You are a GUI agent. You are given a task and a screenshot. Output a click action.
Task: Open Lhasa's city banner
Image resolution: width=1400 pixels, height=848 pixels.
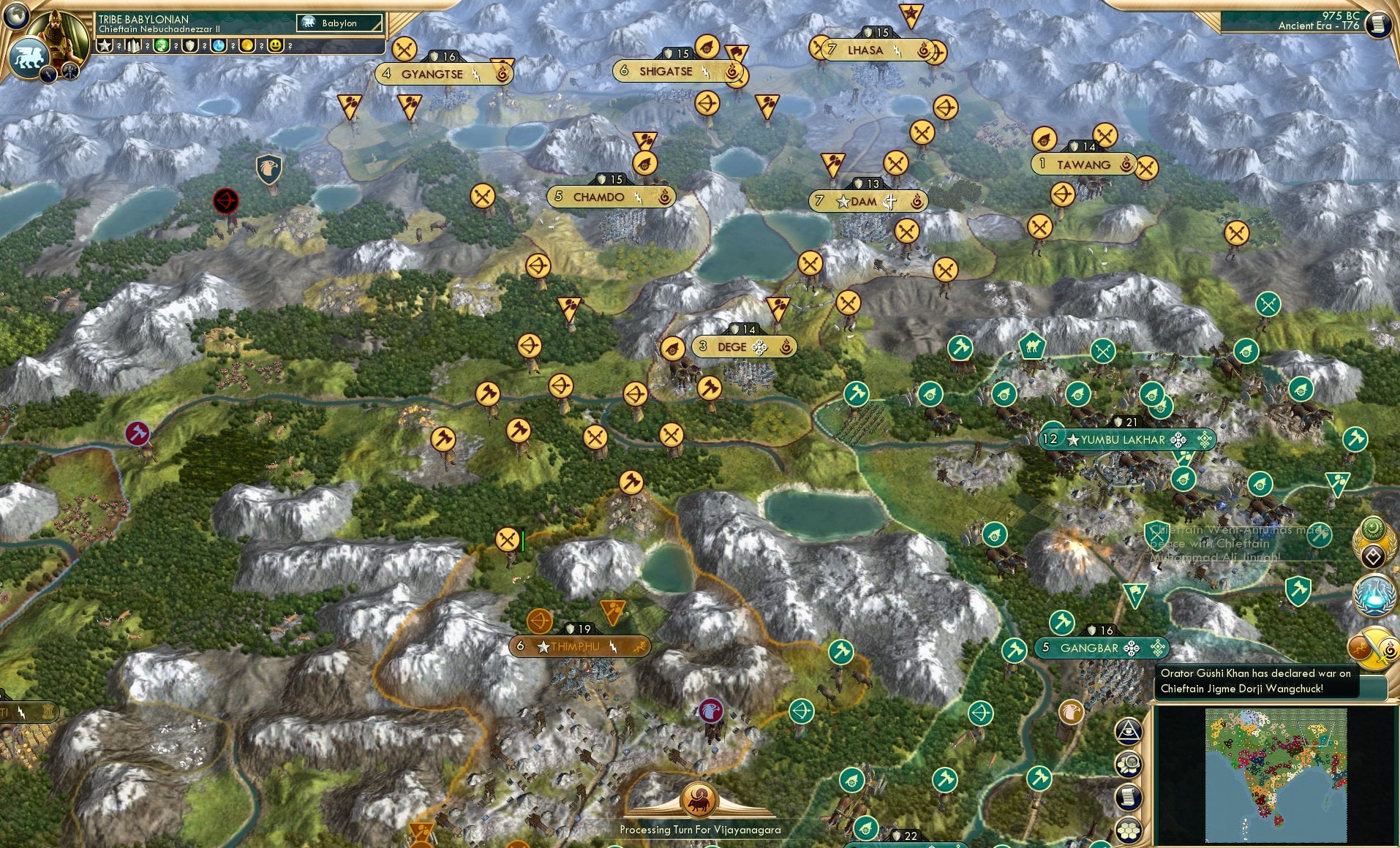867,50
